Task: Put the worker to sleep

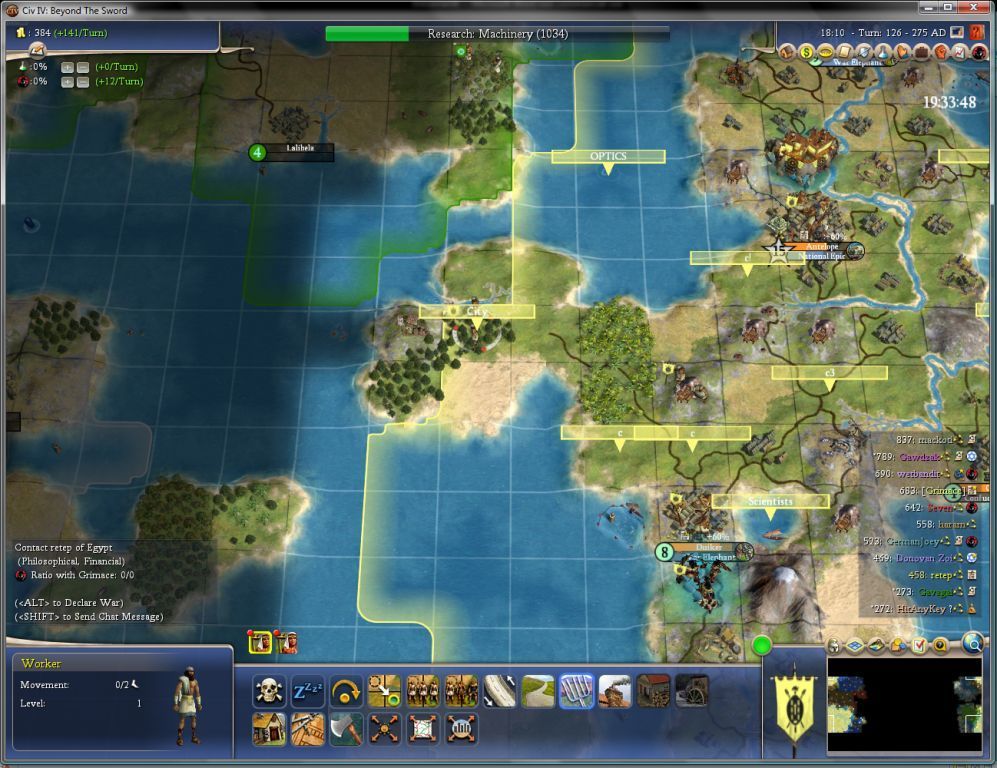Action: coord(307,691)
